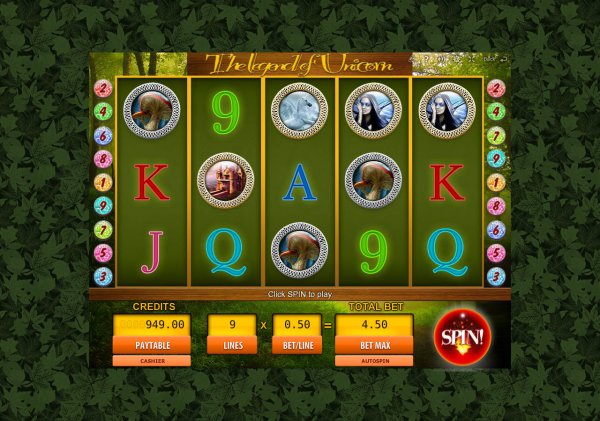Hit the red SPIN! button
Image resolution: width=600 pixels, height=421 pixels.
[x=463, y=336]
